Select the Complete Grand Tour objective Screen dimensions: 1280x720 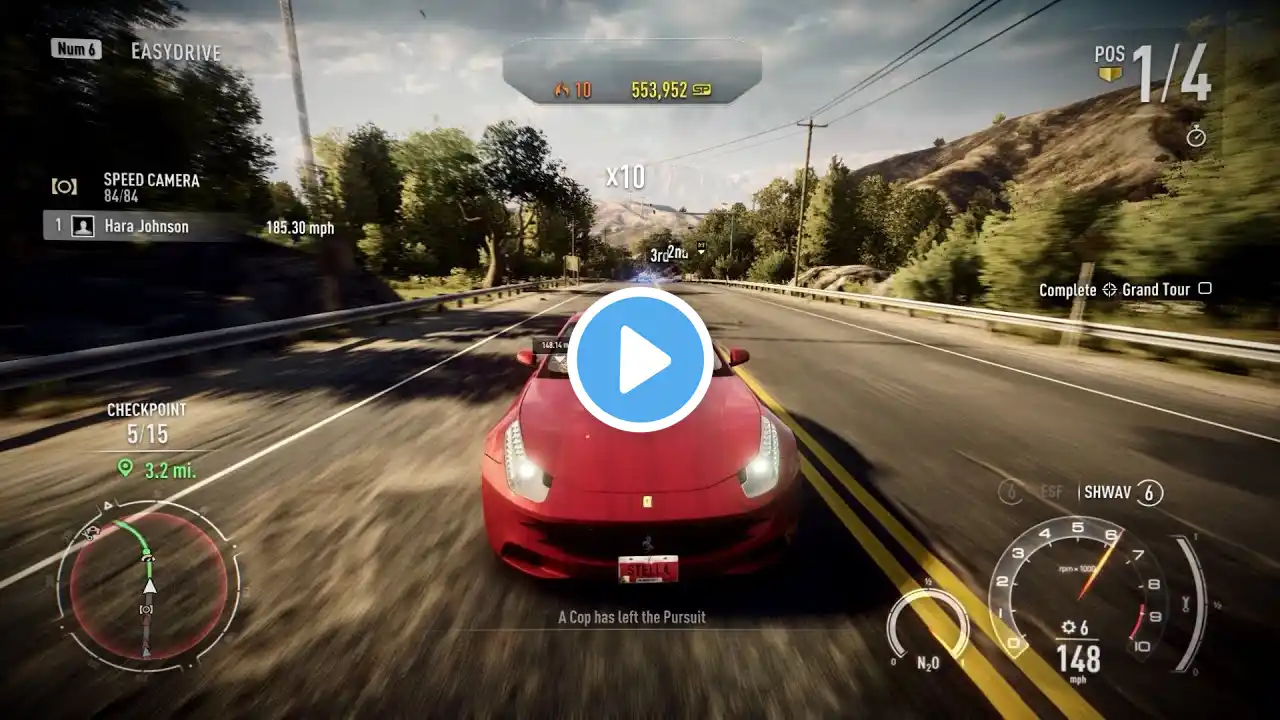[1124, 290]
